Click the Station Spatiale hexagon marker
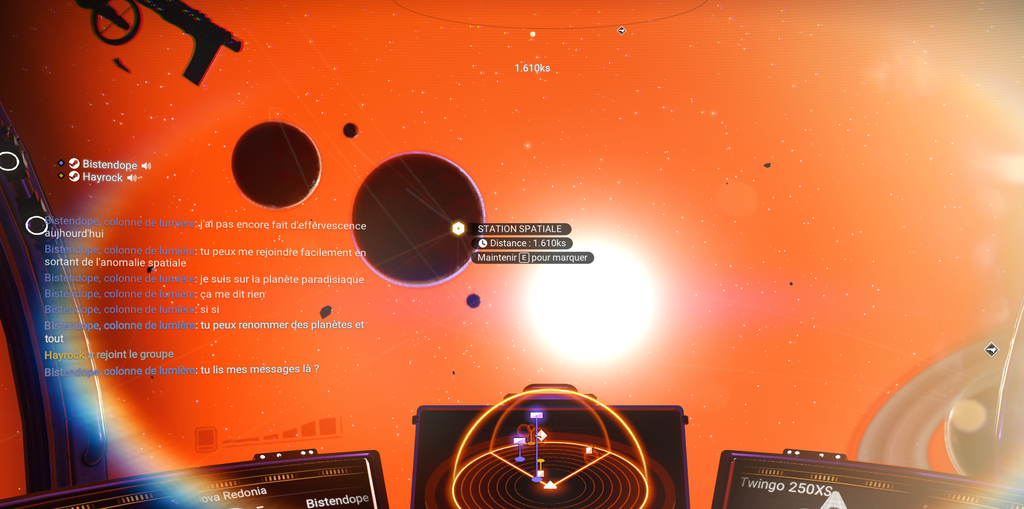1024x509 pixels. click(458, 229)
